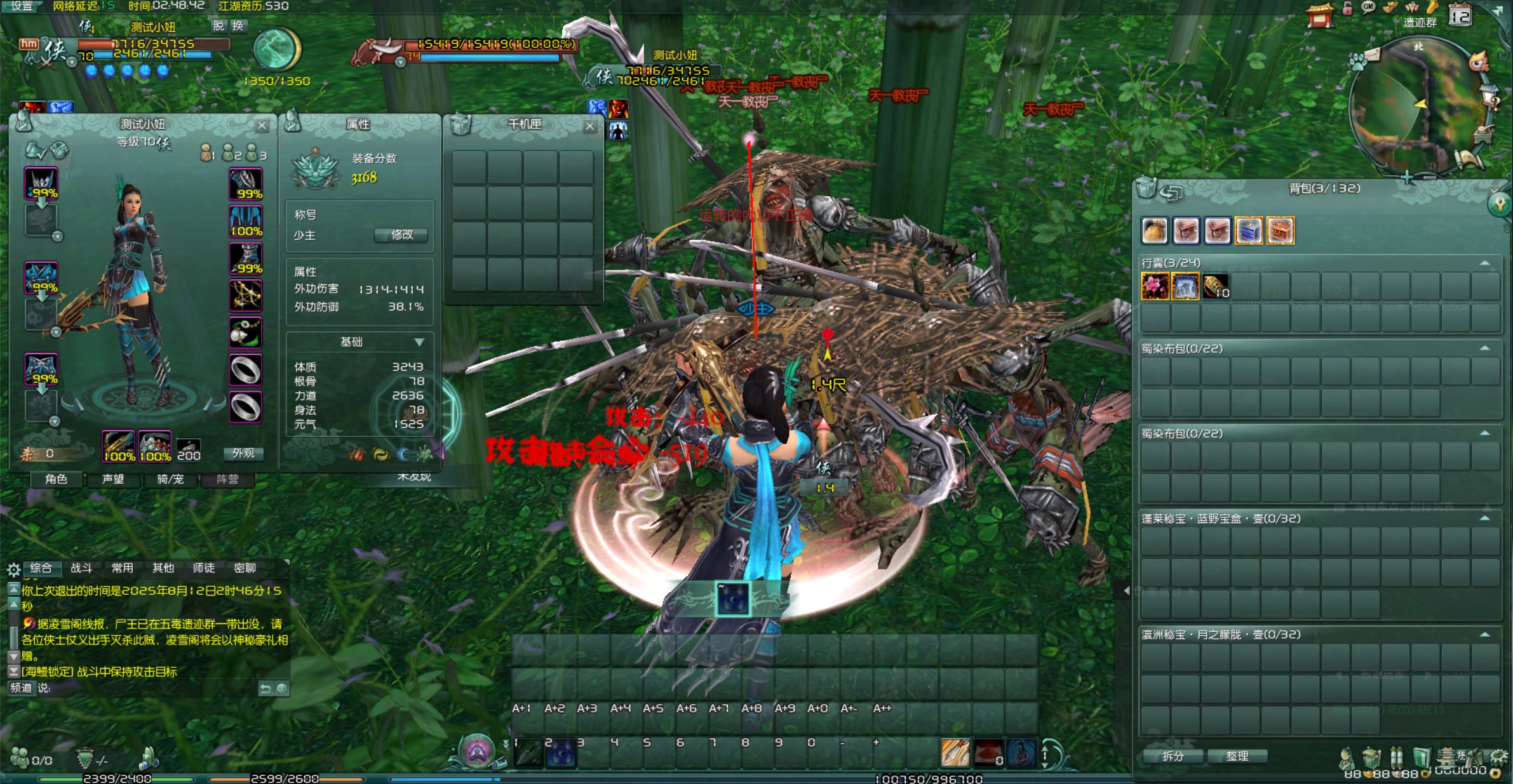
Task: Close the 测试小妞 character panel
Action: (x=262, y=126)
